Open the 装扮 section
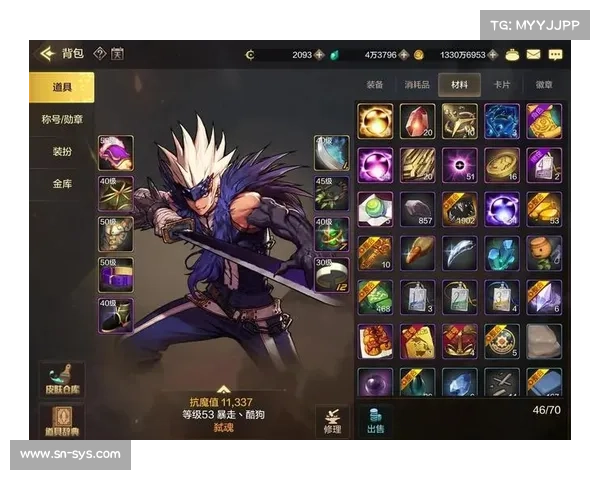The width and height of the screenshot is (600, 480). coord(60,152)
